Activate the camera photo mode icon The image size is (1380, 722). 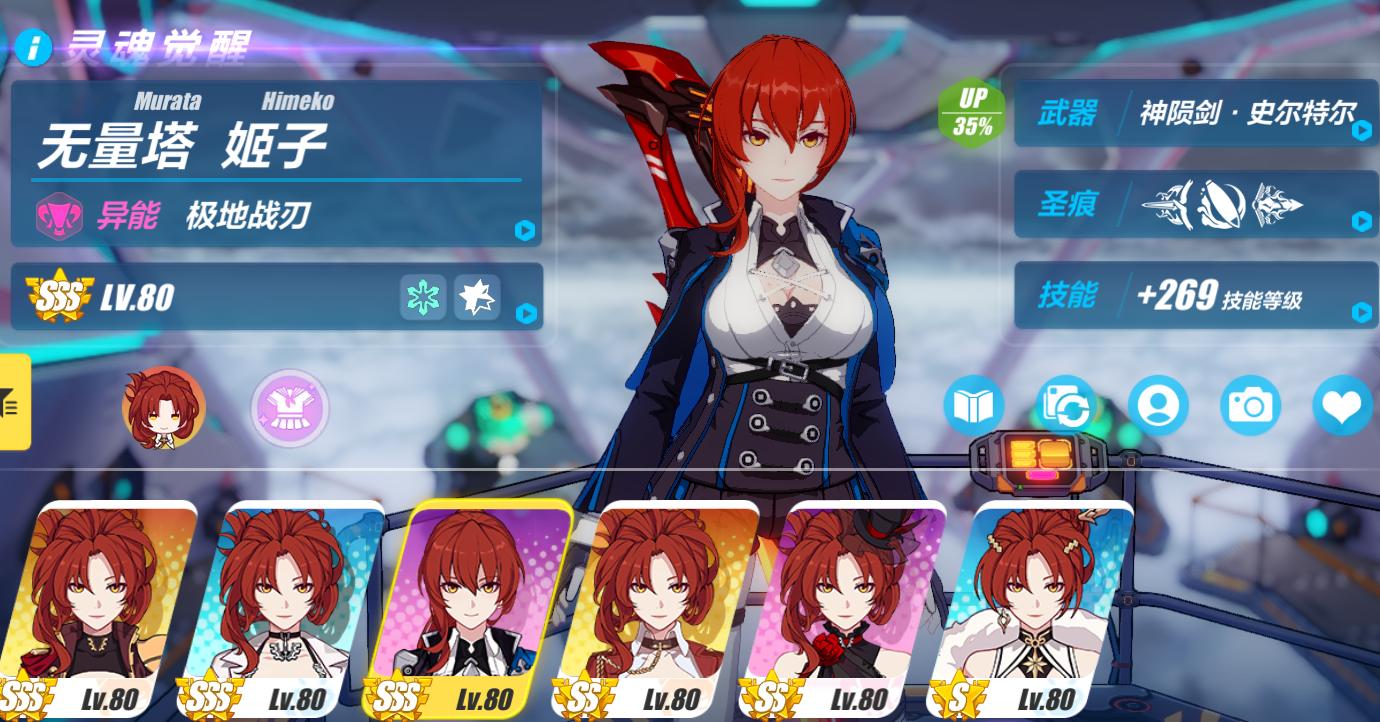[1250, 406]
